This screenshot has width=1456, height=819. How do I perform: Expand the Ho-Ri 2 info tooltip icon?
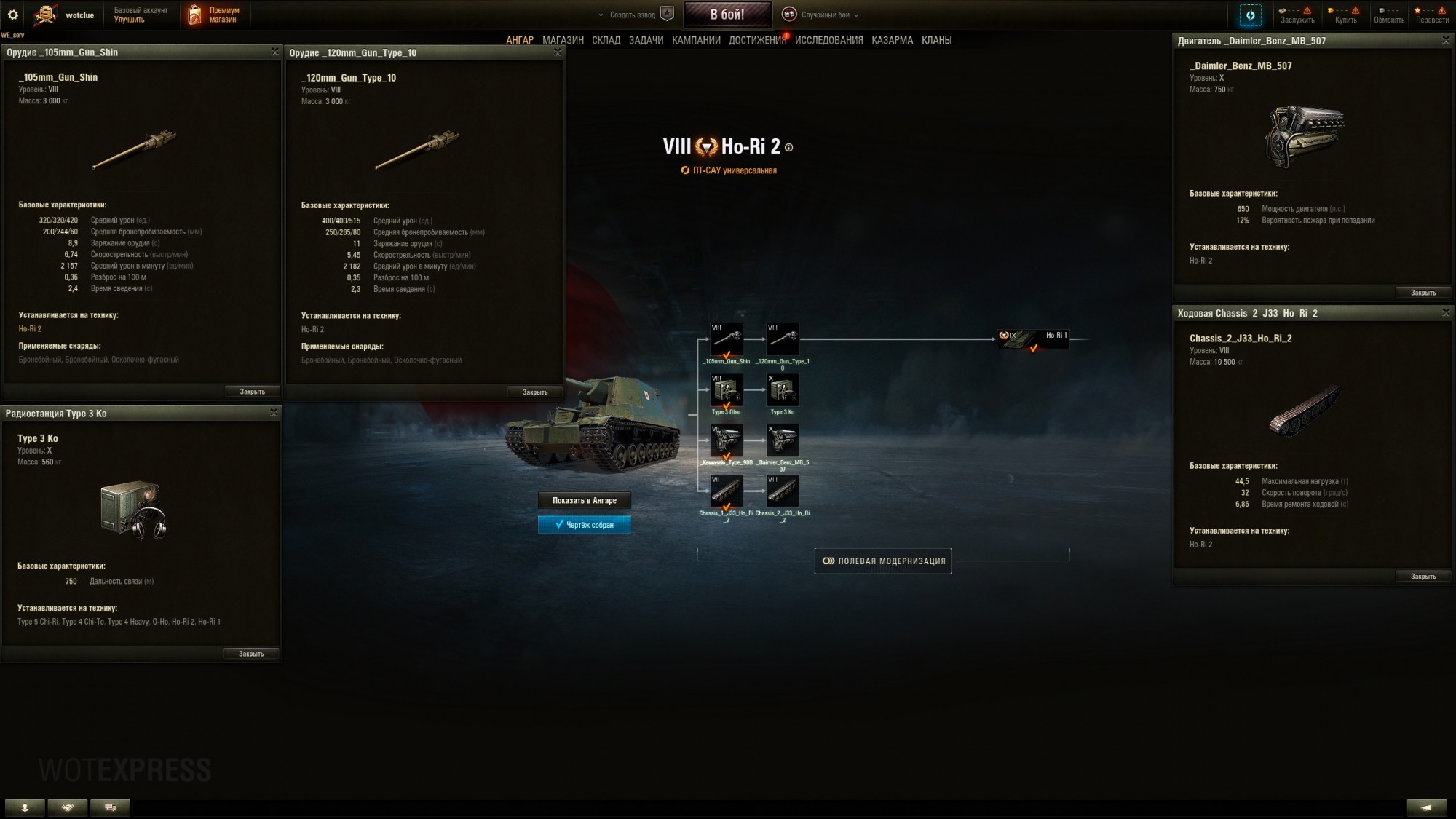point(788,146)
